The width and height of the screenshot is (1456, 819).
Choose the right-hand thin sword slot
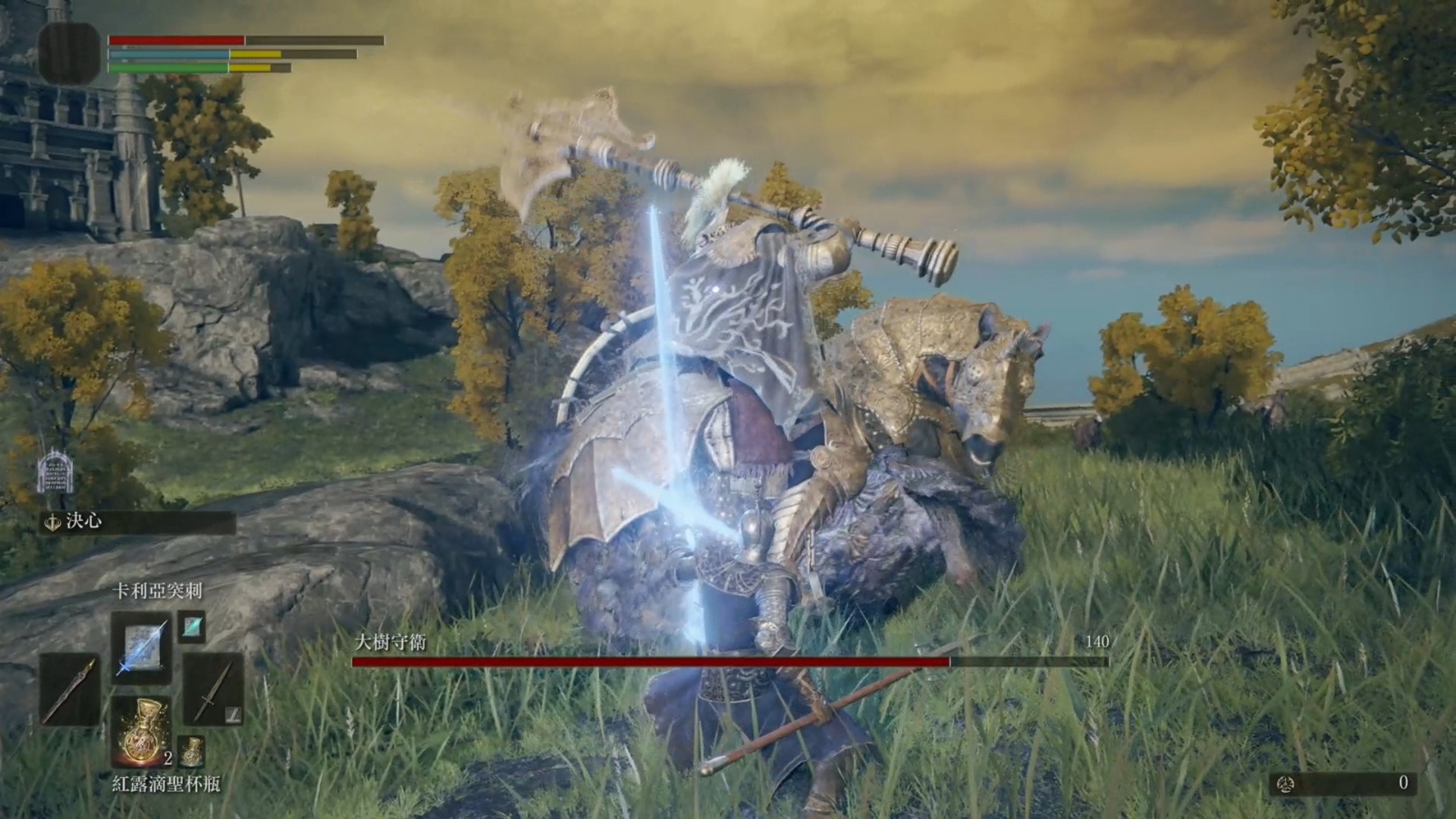213,689
